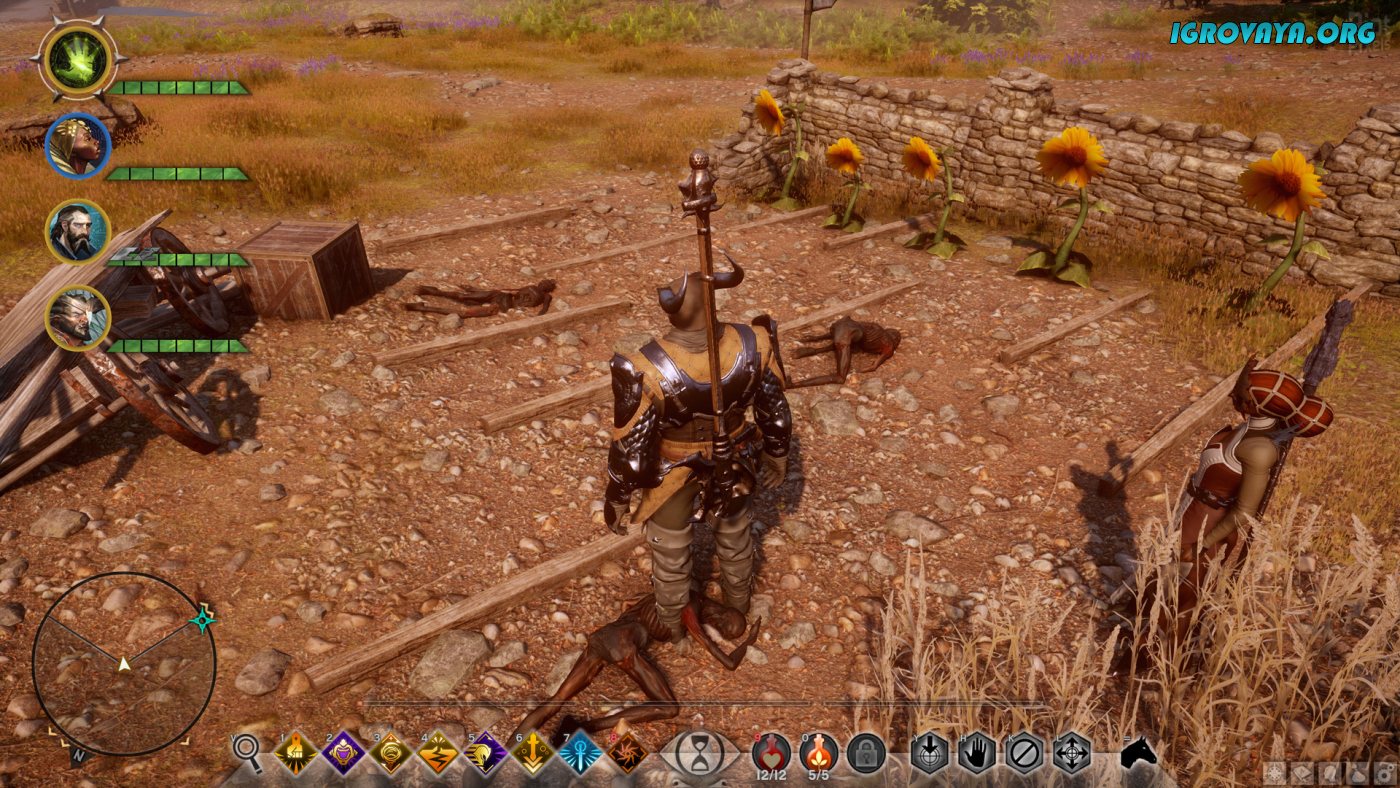Order party to attack the target
Screen dimensions: 1400x788
(x=929, y=753)
